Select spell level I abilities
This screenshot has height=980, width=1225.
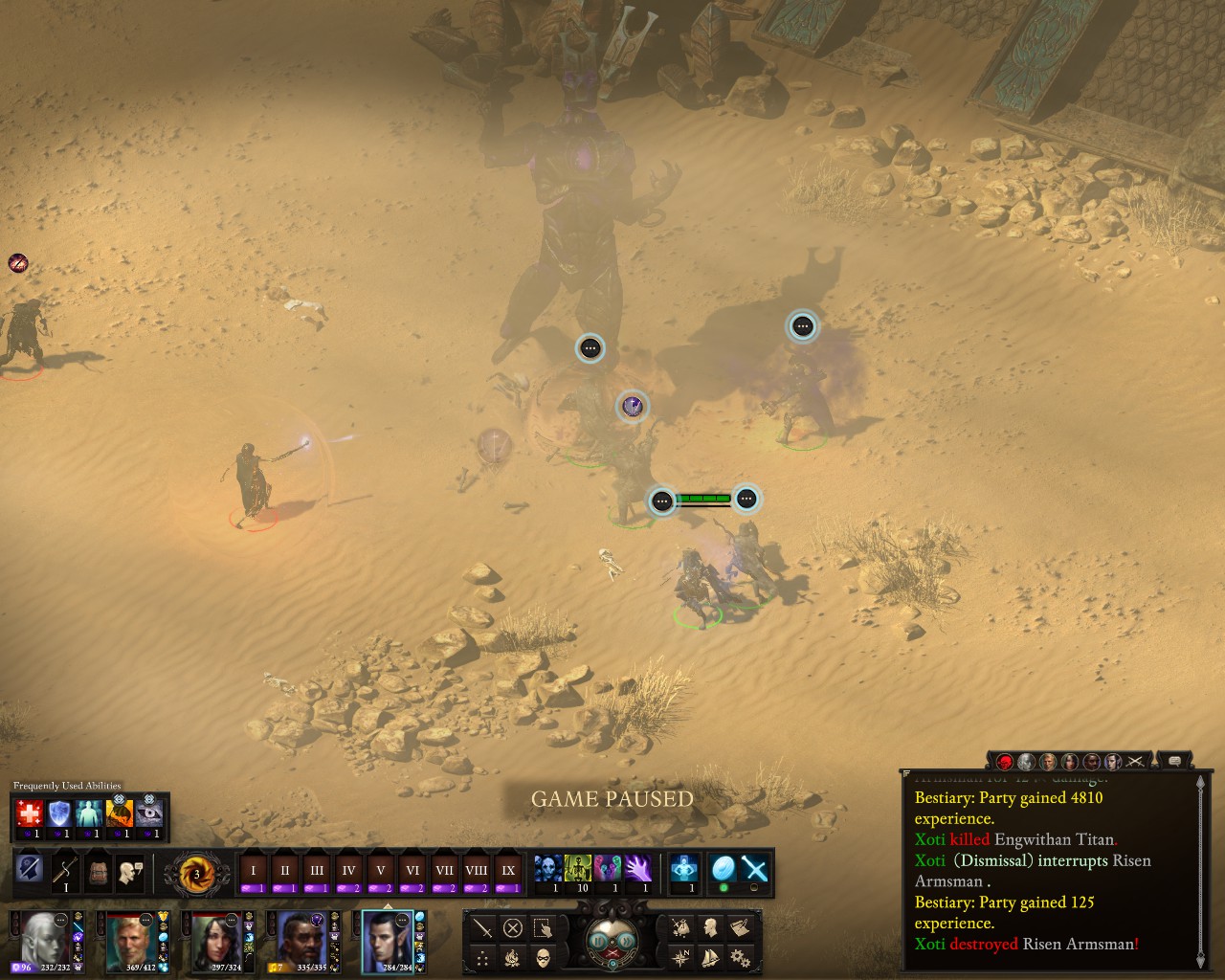[x=254, y=872]
